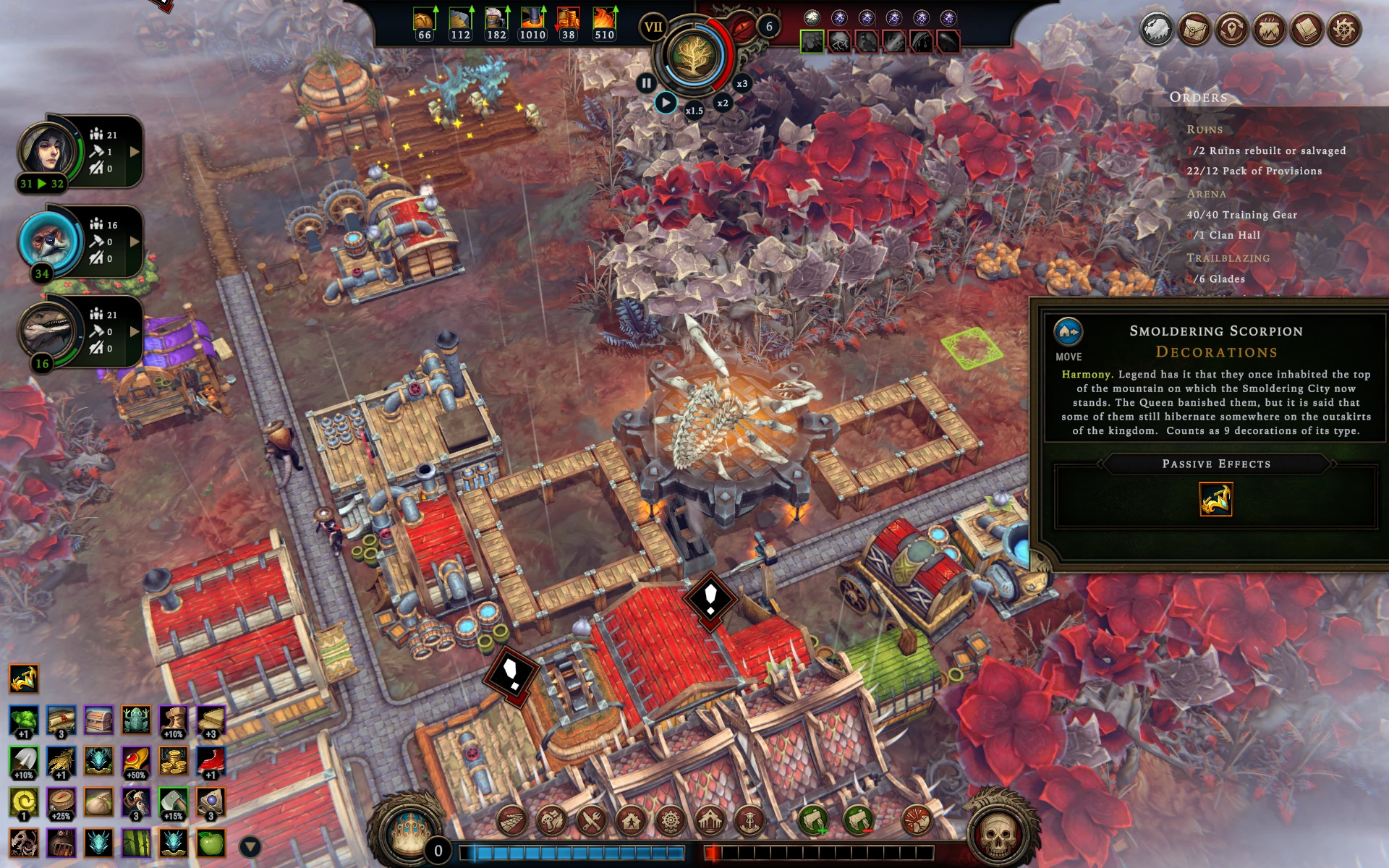This screenshot has height=868, width=1389.
Task: Select the Harmony passive effect icon
Action: 1215,499
